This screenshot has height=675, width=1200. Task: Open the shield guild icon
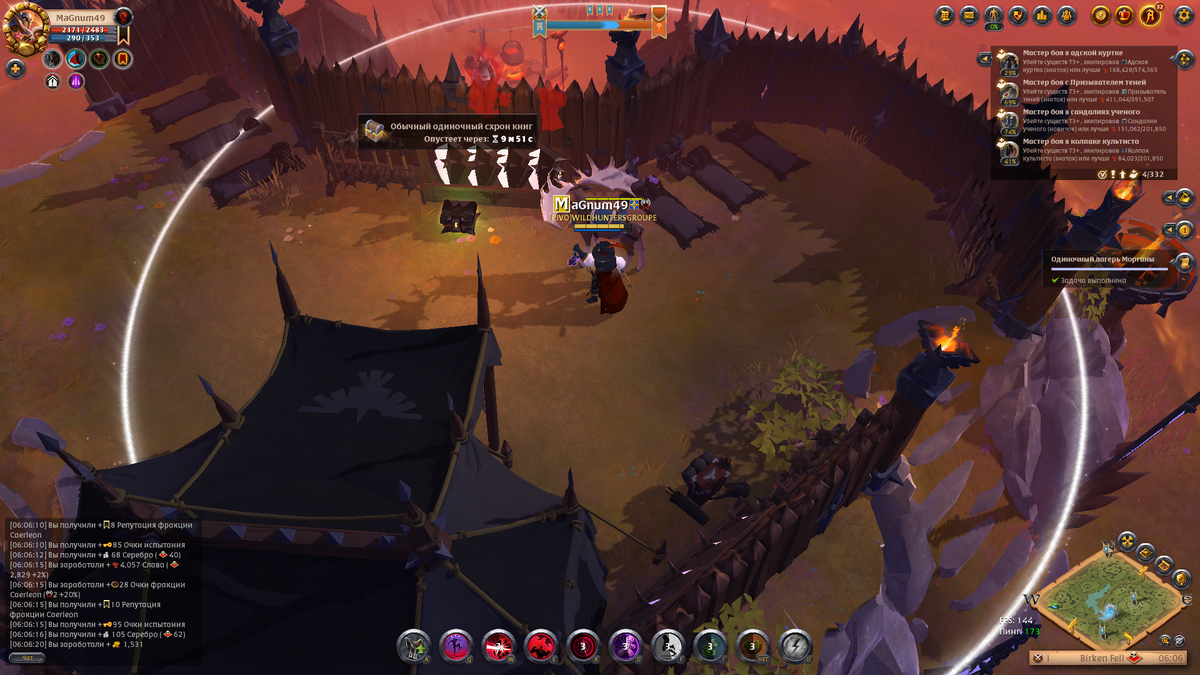1018,15
